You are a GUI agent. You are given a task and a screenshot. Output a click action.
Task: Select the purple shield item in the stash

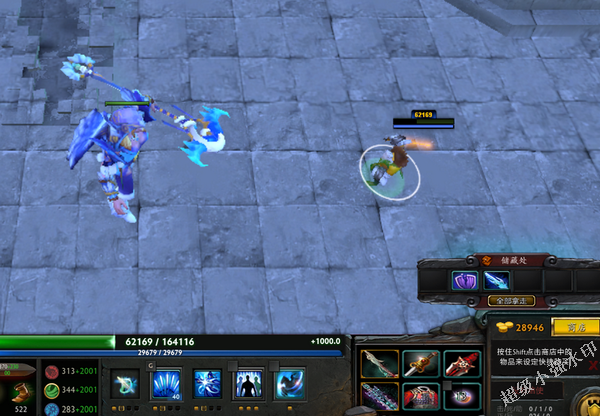click(465, 281)
